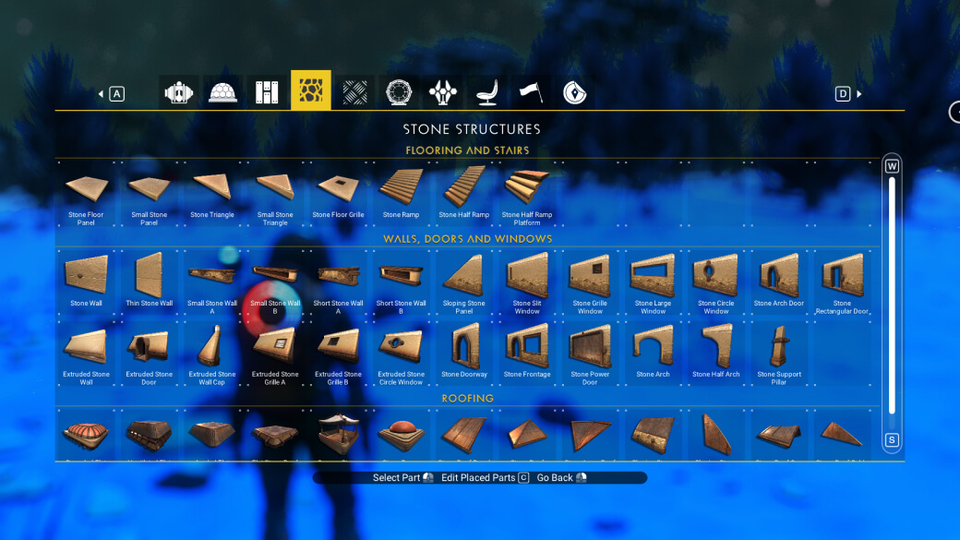Select the Stone Floor Panel part

[x=86, y=193]
